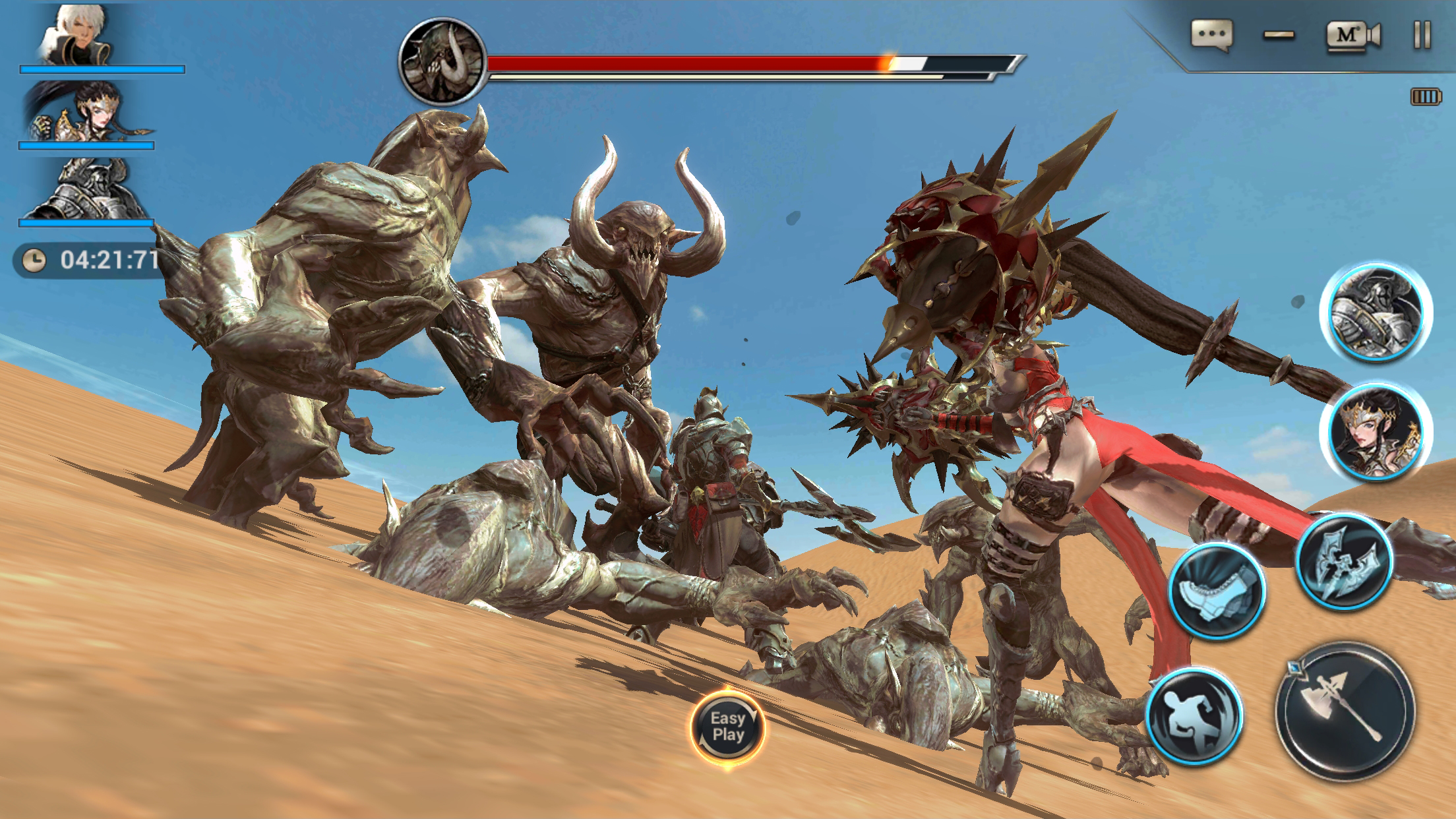1456x819 pixels.
Task: Toggle the camera mode button
Action: point(1352,35)
